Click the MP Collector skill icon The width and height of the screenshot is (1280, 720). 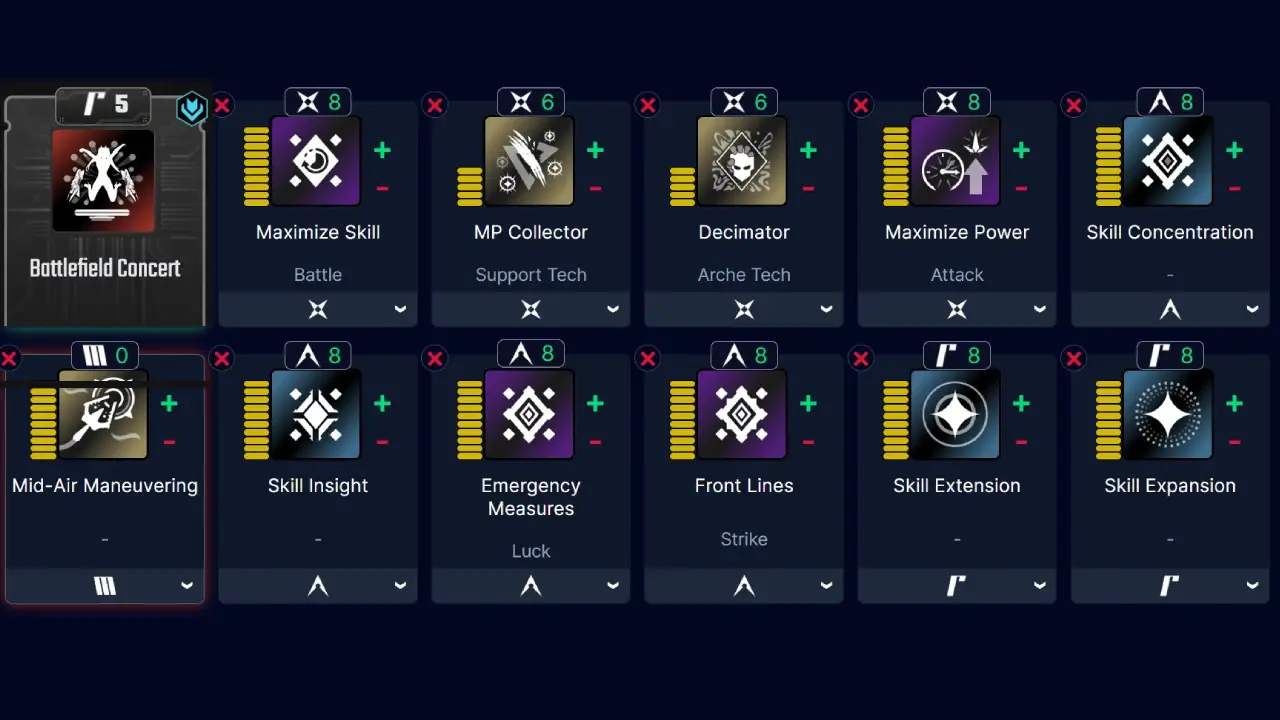(530, 161)
